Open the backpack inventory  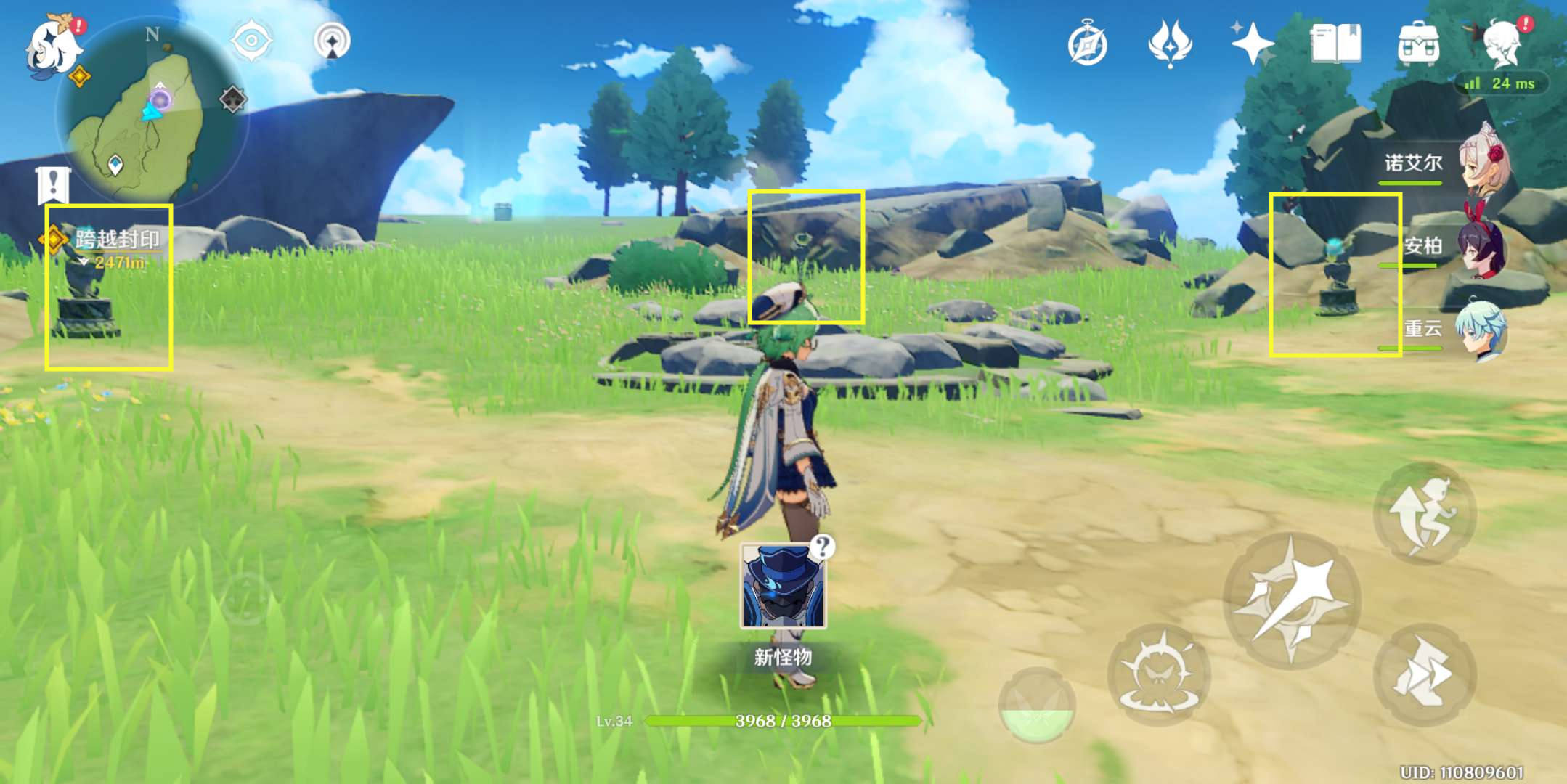click(x=1418, y=44)
